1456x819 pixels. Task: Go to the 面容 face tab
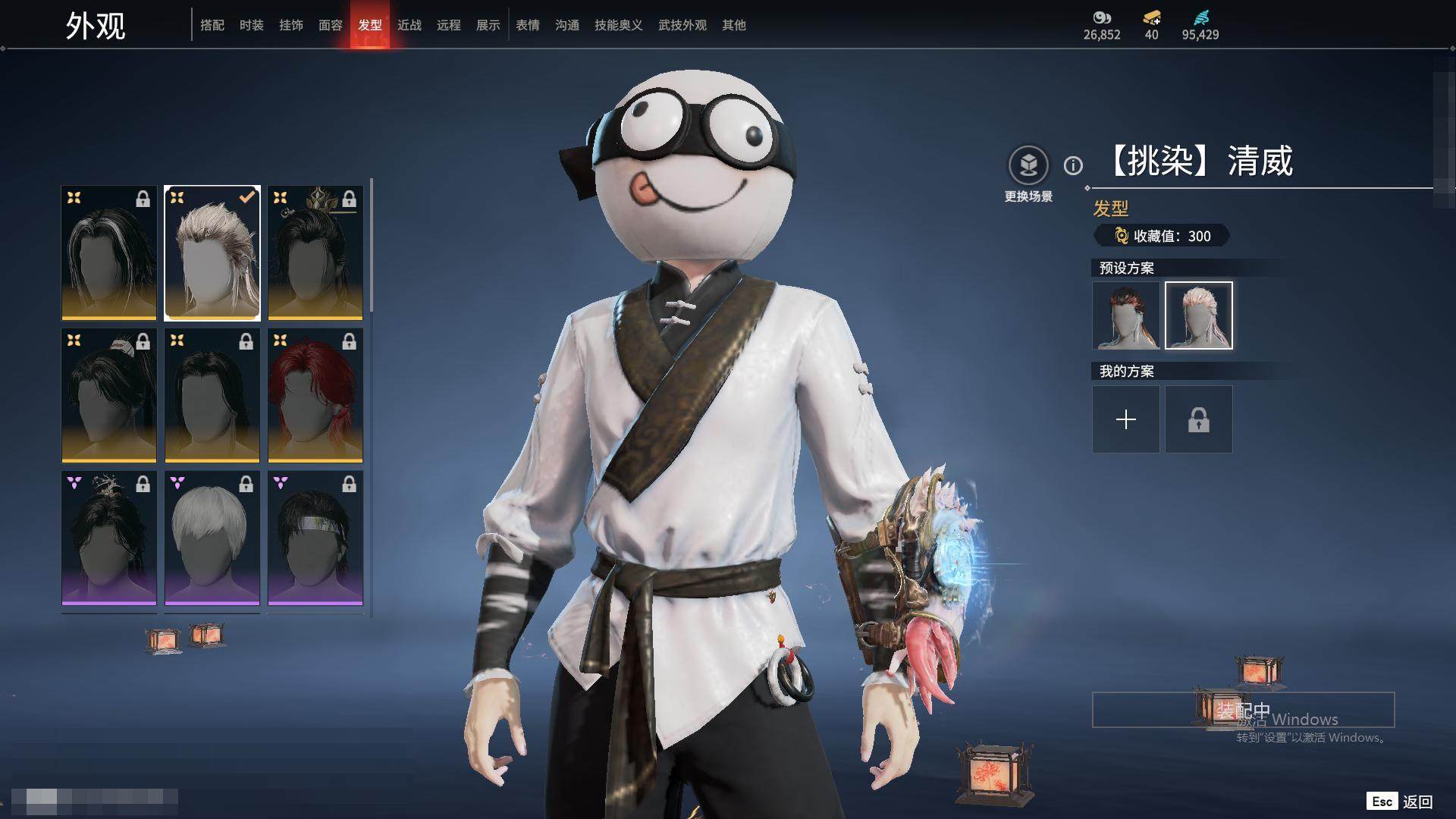pos(330,25)
